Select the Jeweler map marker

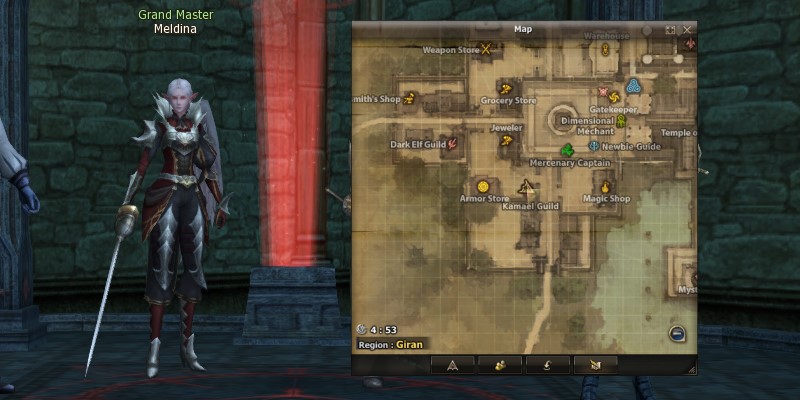pyautogui.click(x=507, y=141)
